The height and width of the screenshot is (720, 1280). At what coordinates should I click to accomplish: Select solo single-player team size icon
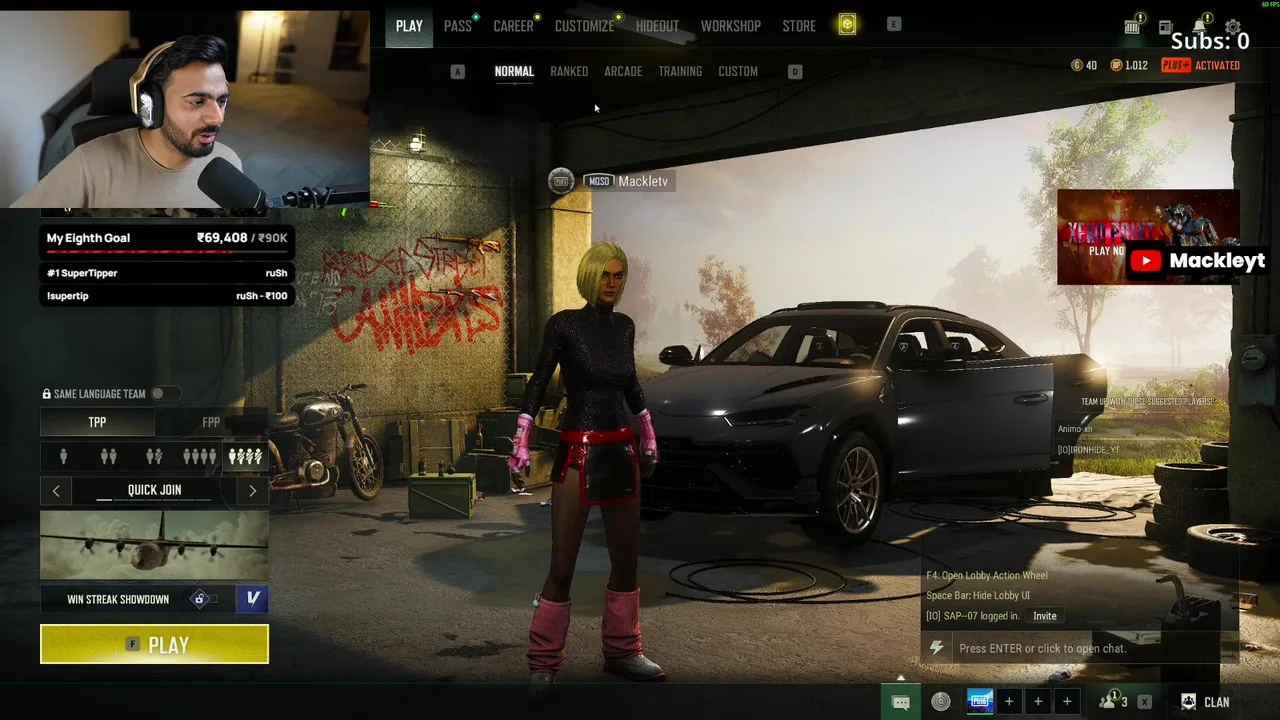[x=63, y=457]
